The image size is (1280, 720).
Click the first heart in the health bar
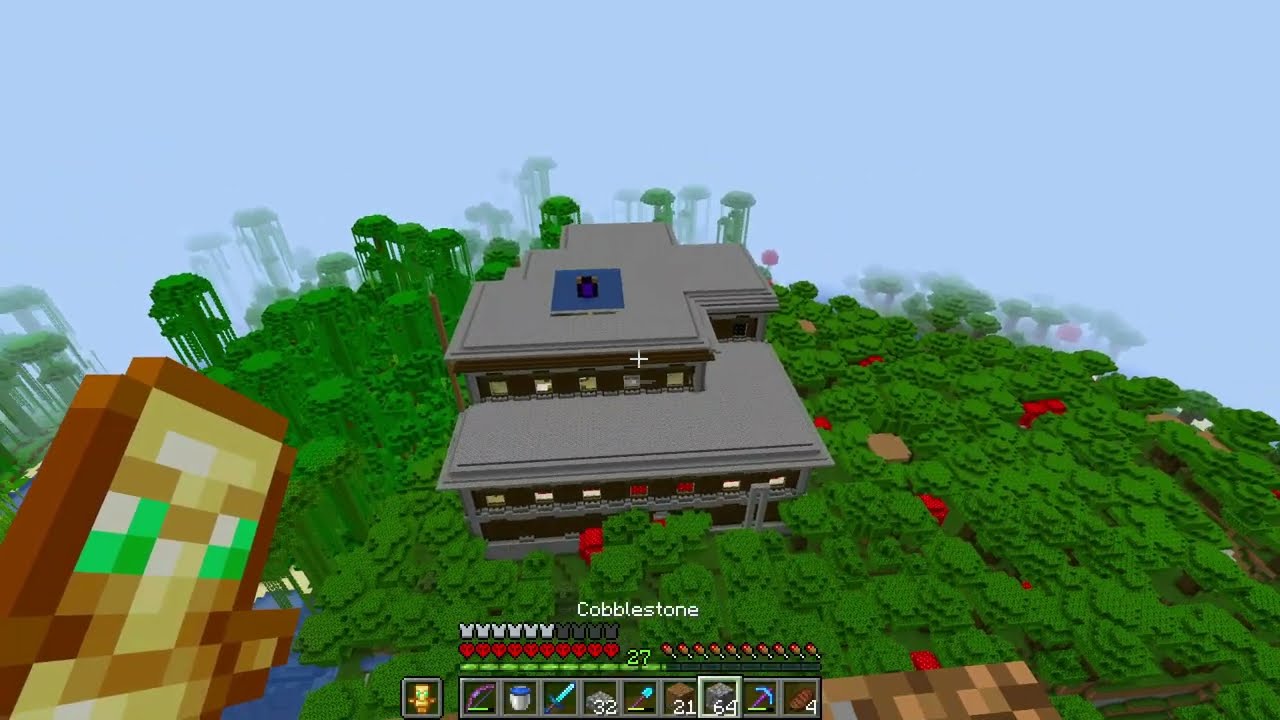coord(465,649)
